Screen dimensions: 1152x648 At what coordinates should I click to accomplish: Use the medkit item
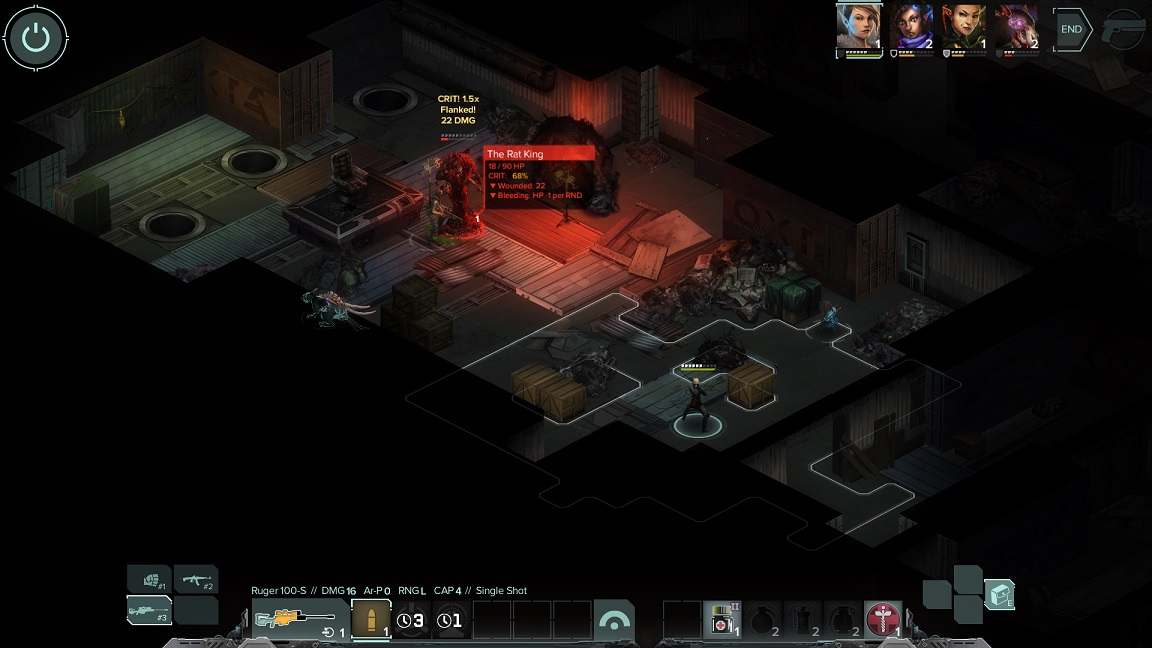coord(721,620)
